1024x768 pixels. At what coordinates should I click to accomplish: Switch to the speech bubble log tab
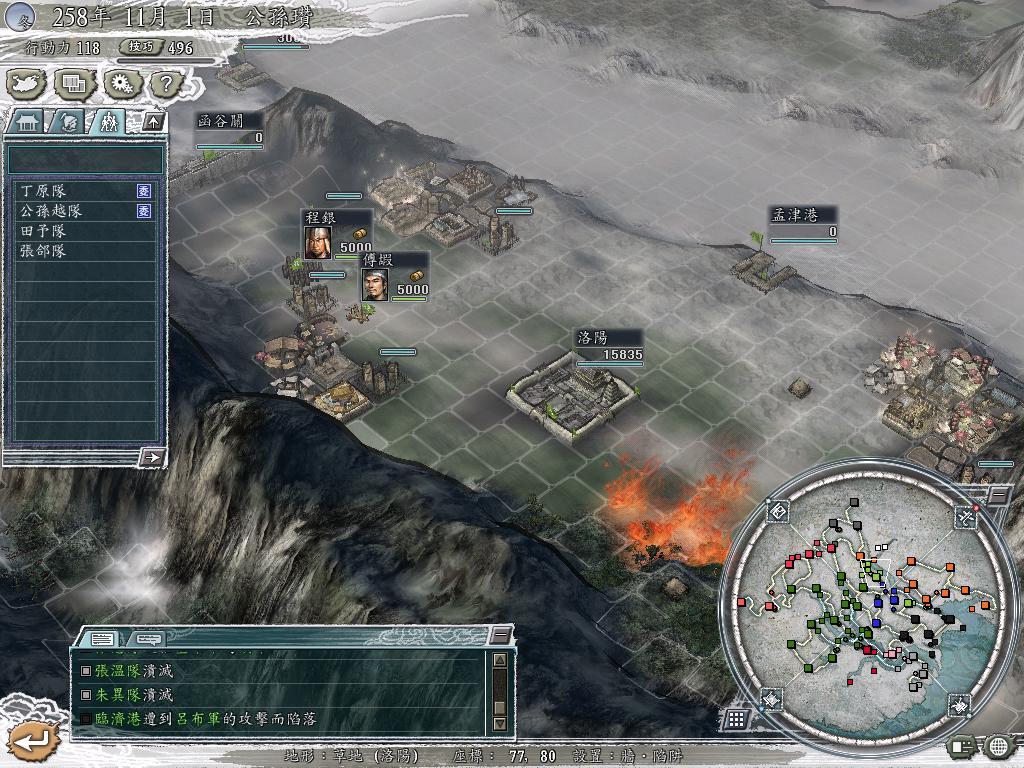click(147, 638)
